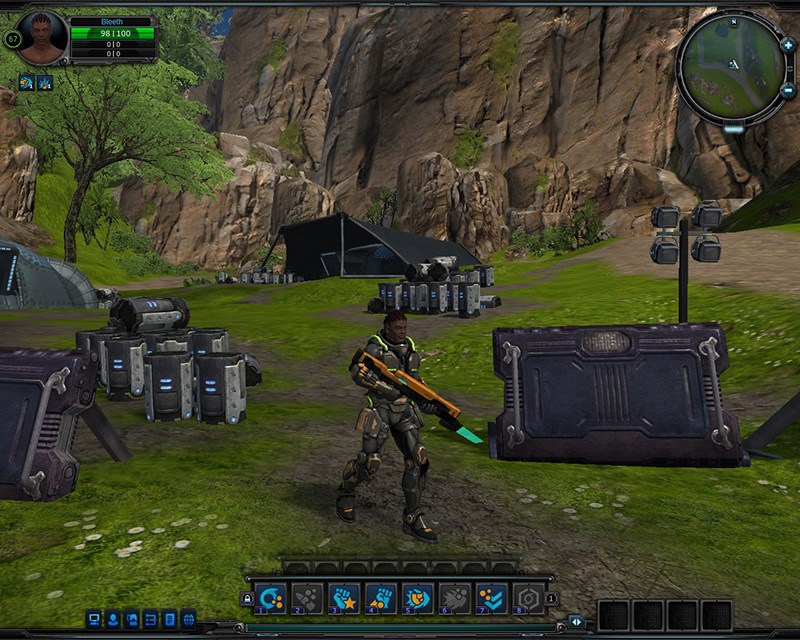Click the first buff icon under the portrait

26,82
